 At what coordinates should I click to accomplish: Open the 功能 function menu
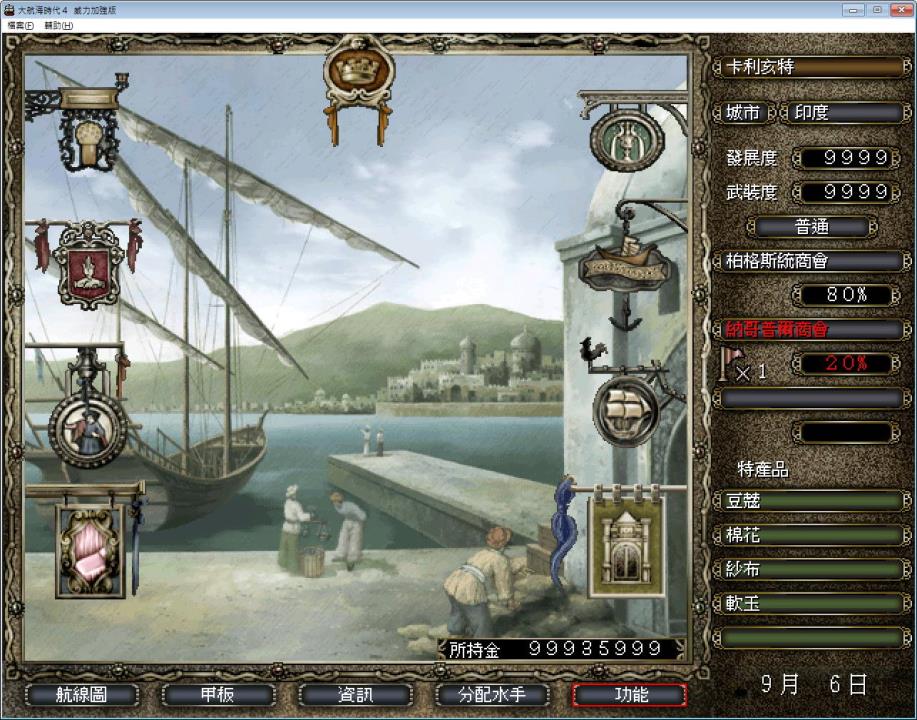coord(629,695)
